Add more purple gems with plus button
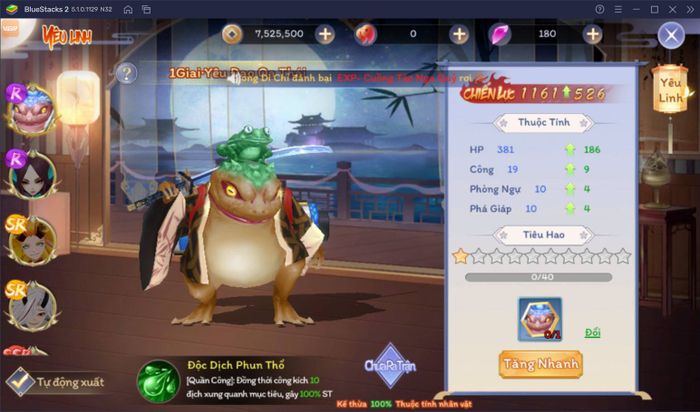This screenshot has height=412, width=700. tap(593, 34)
